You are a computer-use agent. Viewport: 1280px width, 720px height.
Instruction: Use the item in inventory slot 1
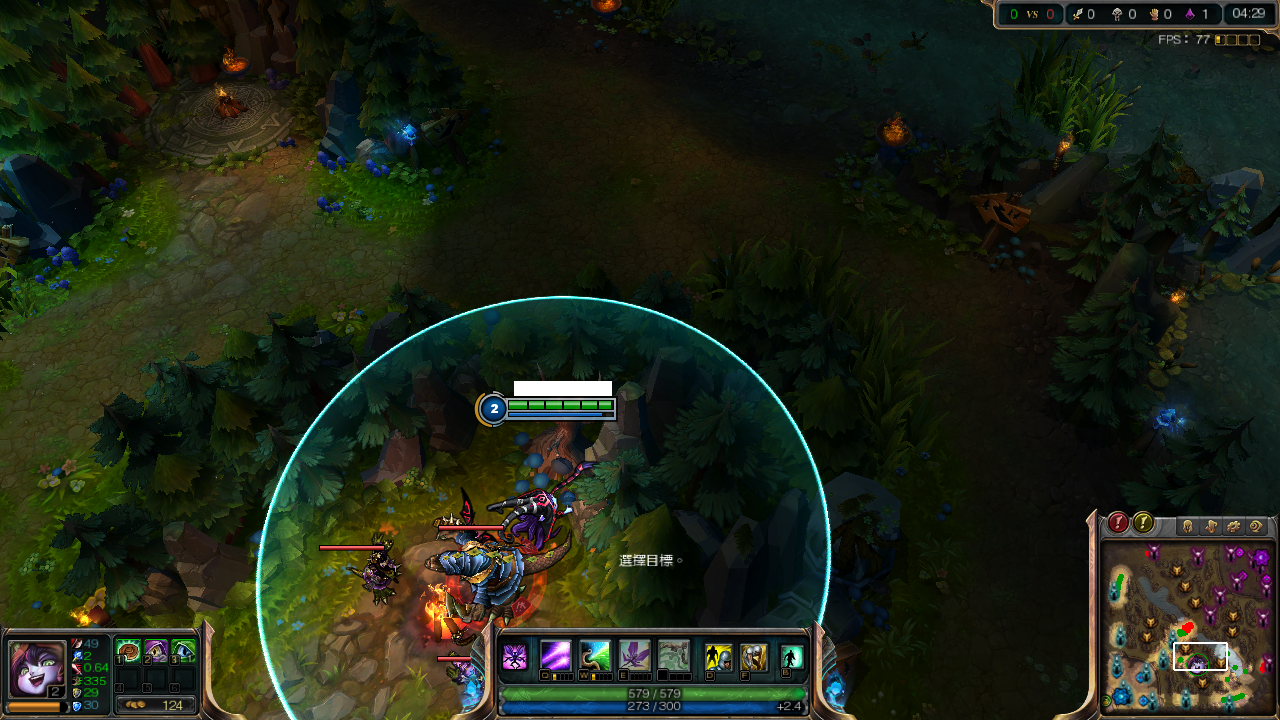(x=128, y=652)
